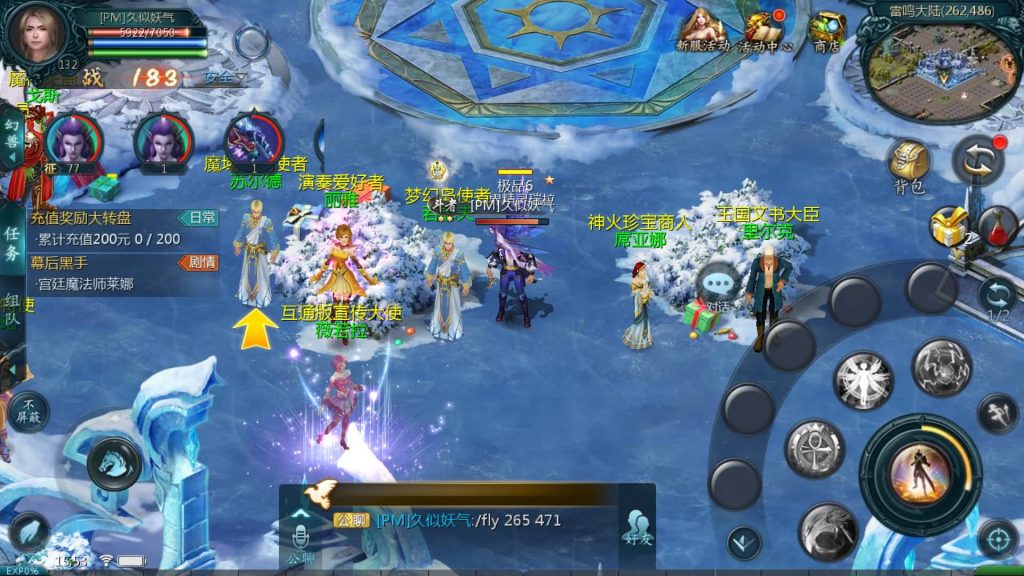Open the 背包 backpack
The width and height of the screenshot is (1024, 576).
[x=908, y=165]
